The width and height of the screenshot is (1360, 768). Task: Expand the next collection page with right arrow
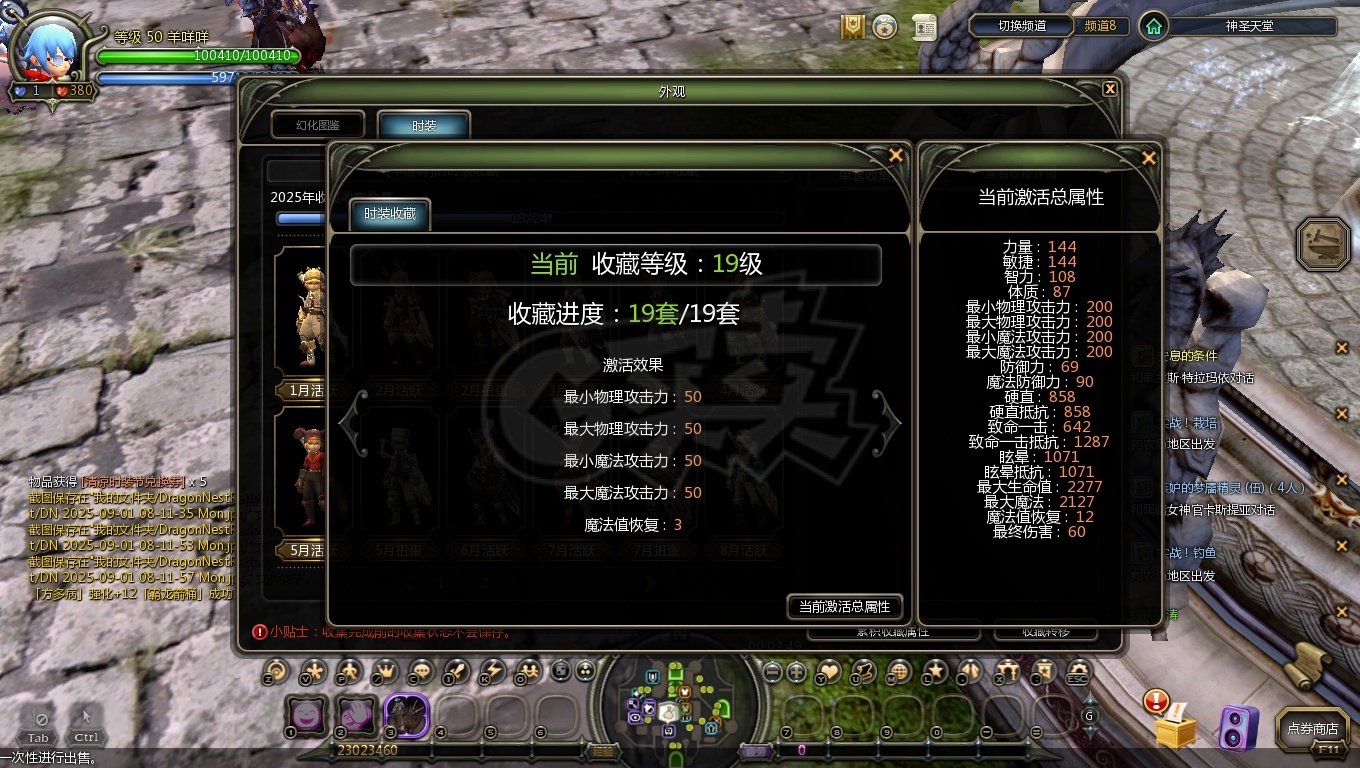click(885, 423)
